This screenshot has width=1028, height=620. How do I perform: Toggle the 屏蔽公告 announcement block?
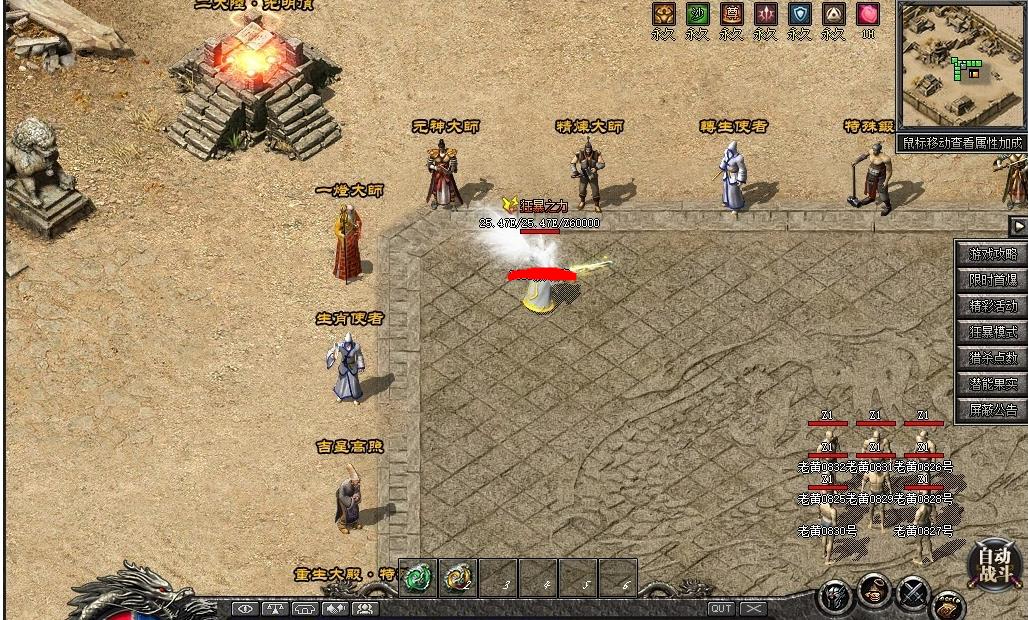[992, 410]
